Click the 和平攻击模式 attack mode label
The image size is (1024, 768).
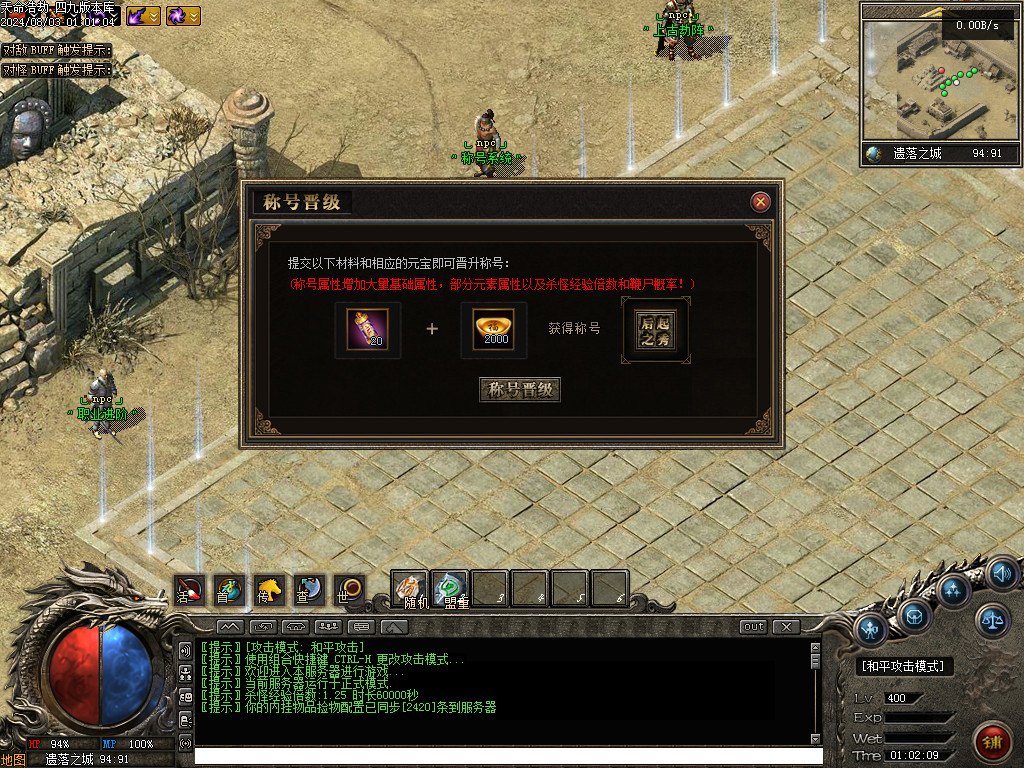pyautogui.click(x=906, y=666)
